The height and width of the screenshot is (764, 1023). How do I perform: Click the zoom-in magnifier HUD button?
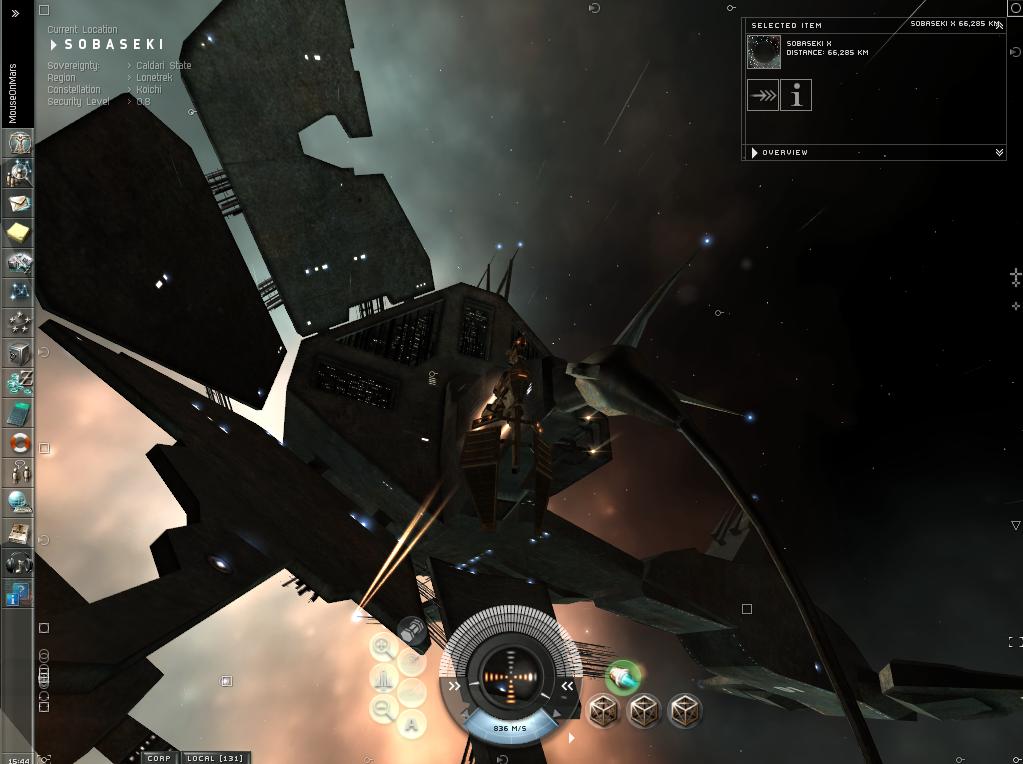382,647
